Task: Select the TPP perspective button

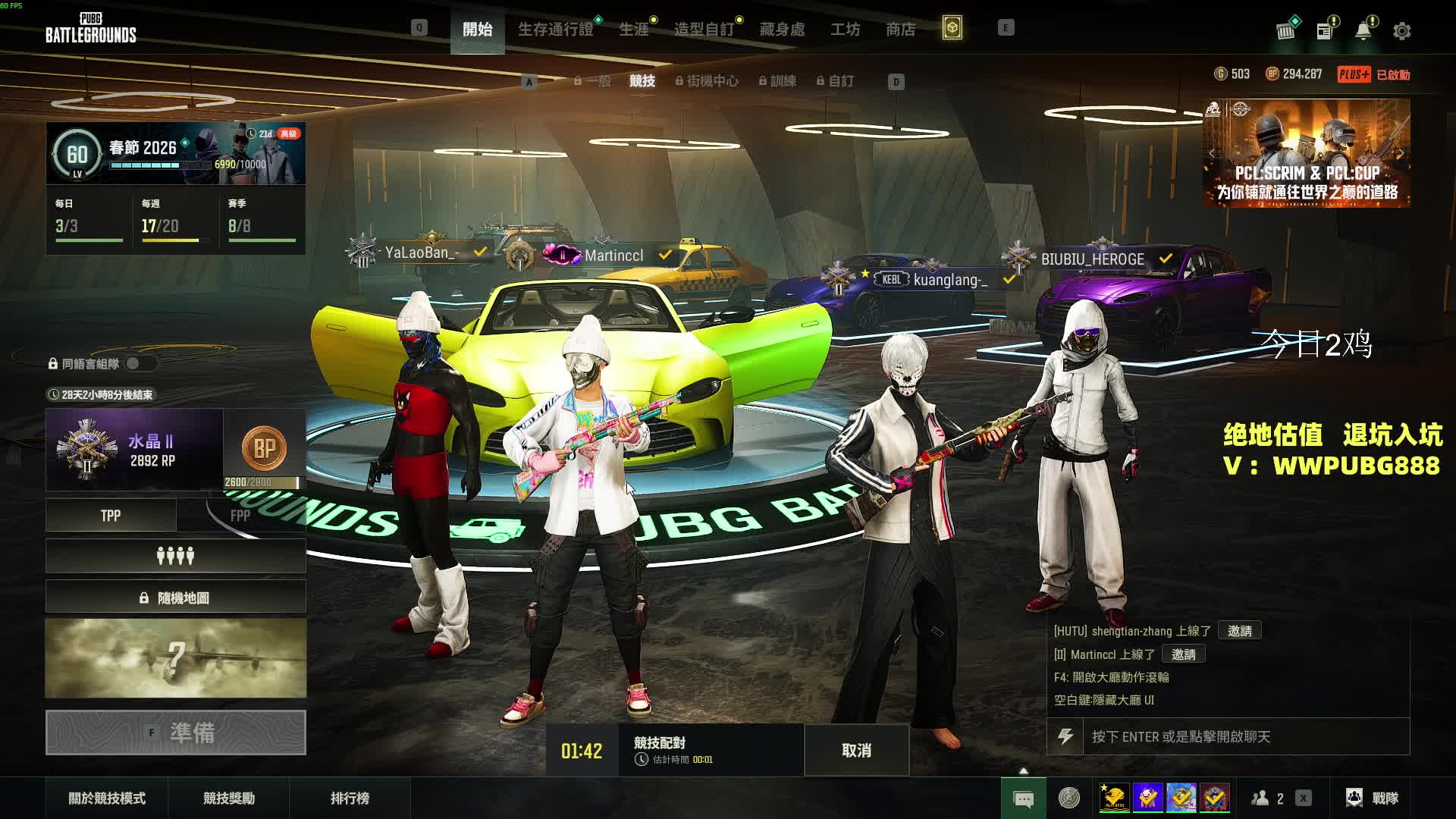Action: (x=111, y=516)
